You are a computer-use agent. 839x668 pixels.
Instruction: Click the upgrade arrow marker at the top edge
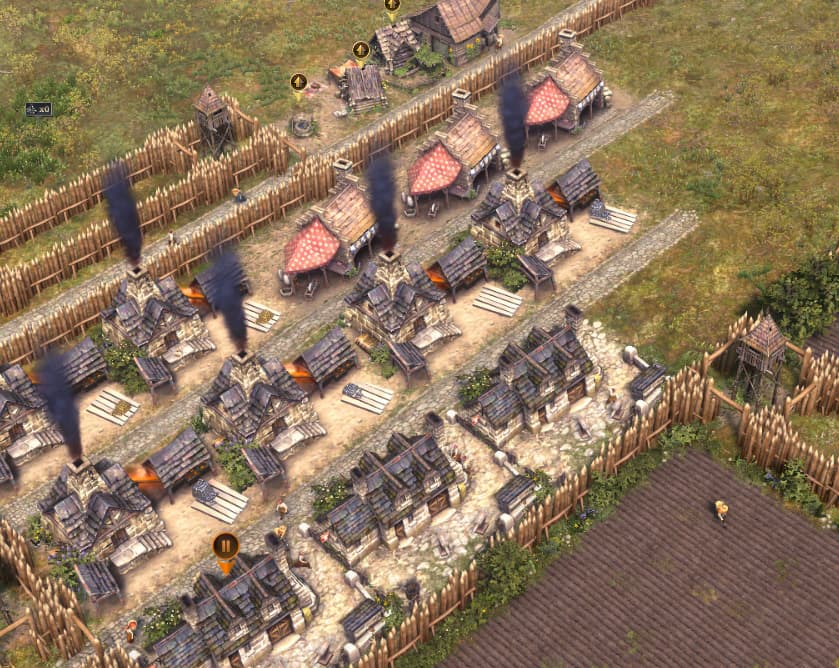pos(392,5)
